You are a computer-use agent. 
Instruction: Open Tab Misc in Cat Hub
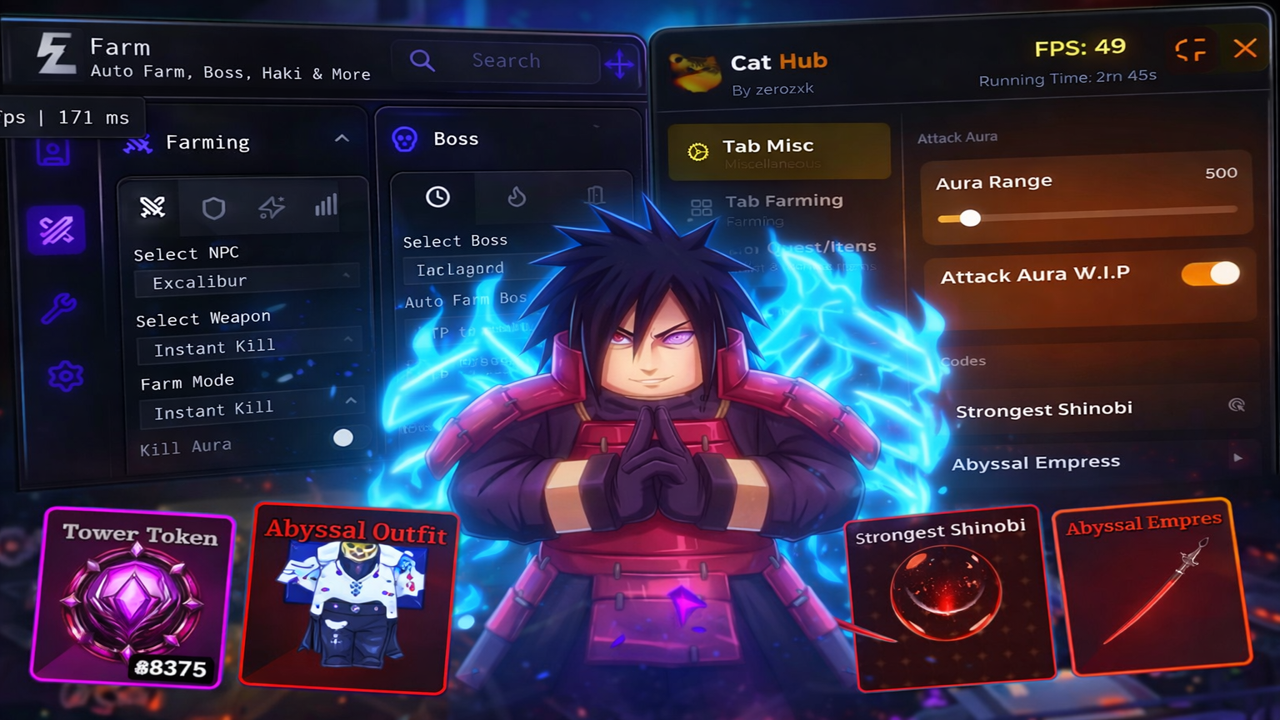pos(778,151)
